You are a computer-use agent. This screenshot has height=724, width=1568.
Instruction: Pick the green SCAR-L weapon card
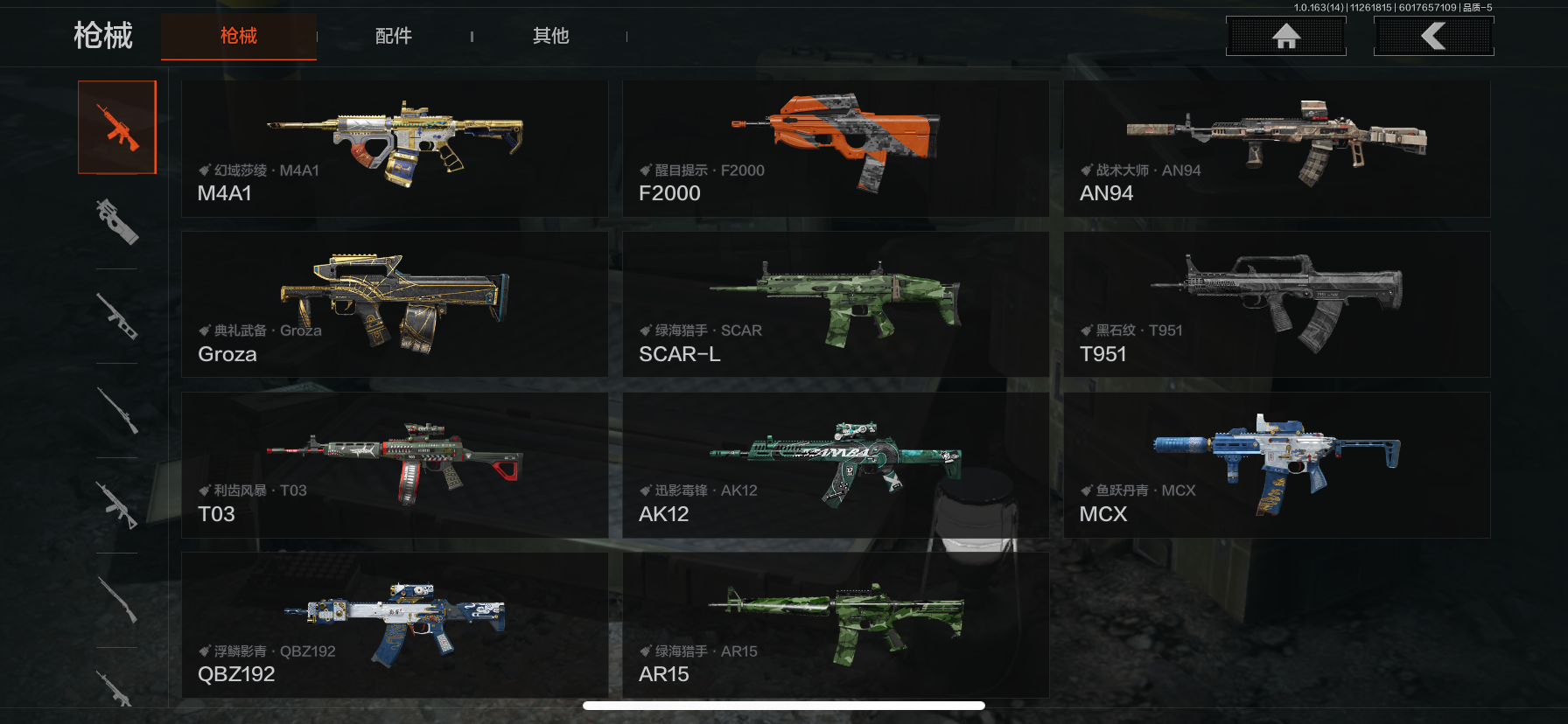835,304
